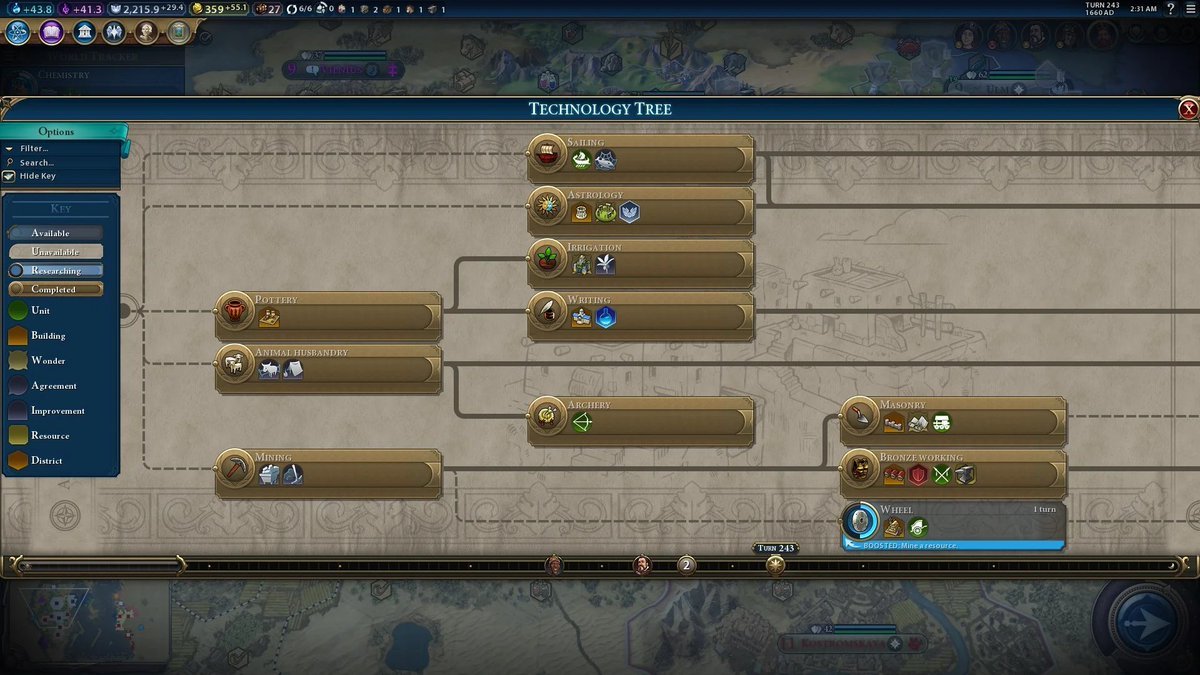1200x675 pixels.
Task: Choose the Irrigation technology
Action: coord(640,263)
